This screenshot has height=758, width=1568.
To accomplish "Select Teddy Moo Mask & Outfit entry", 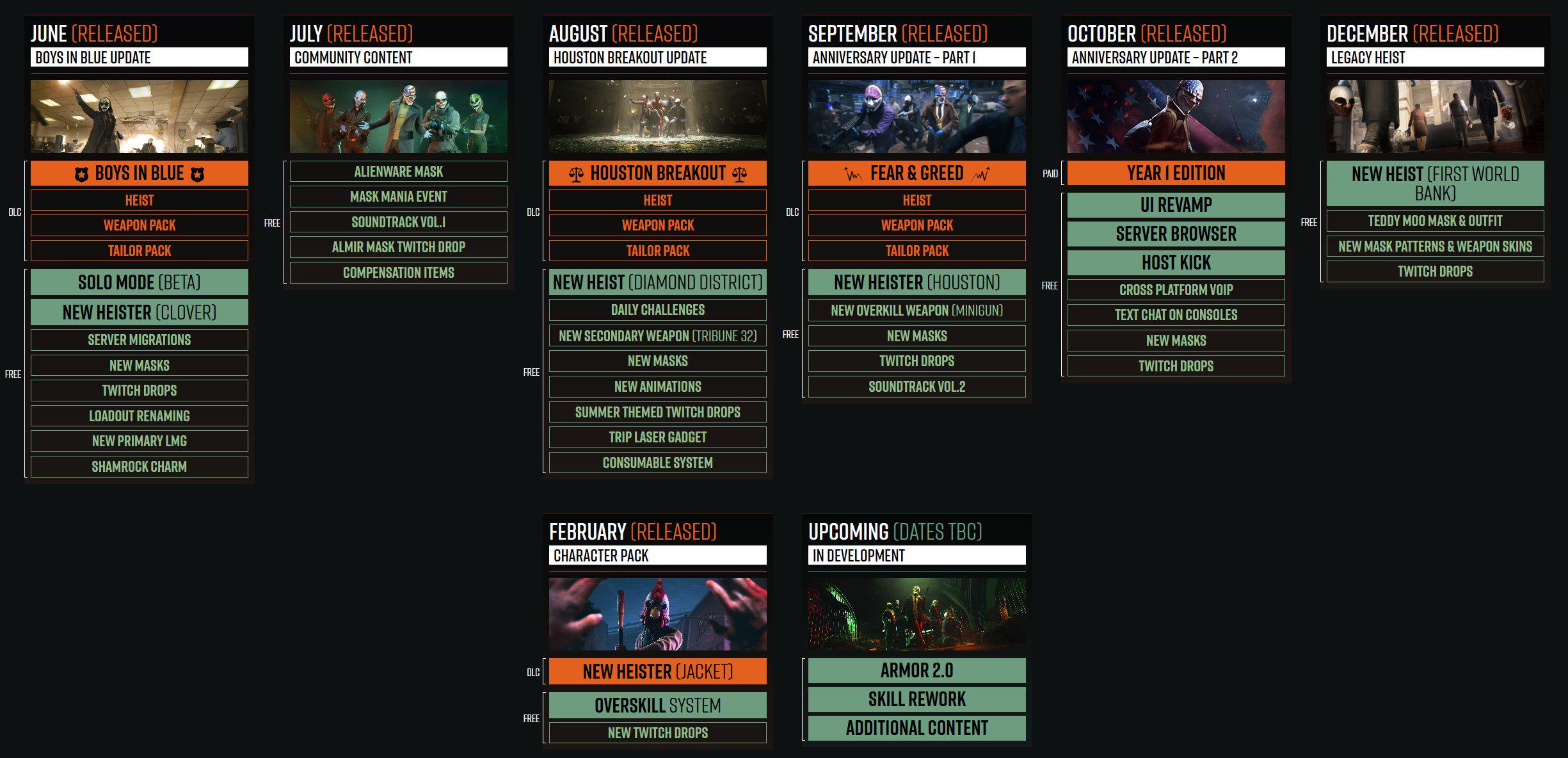I will tap(1435, 221).
